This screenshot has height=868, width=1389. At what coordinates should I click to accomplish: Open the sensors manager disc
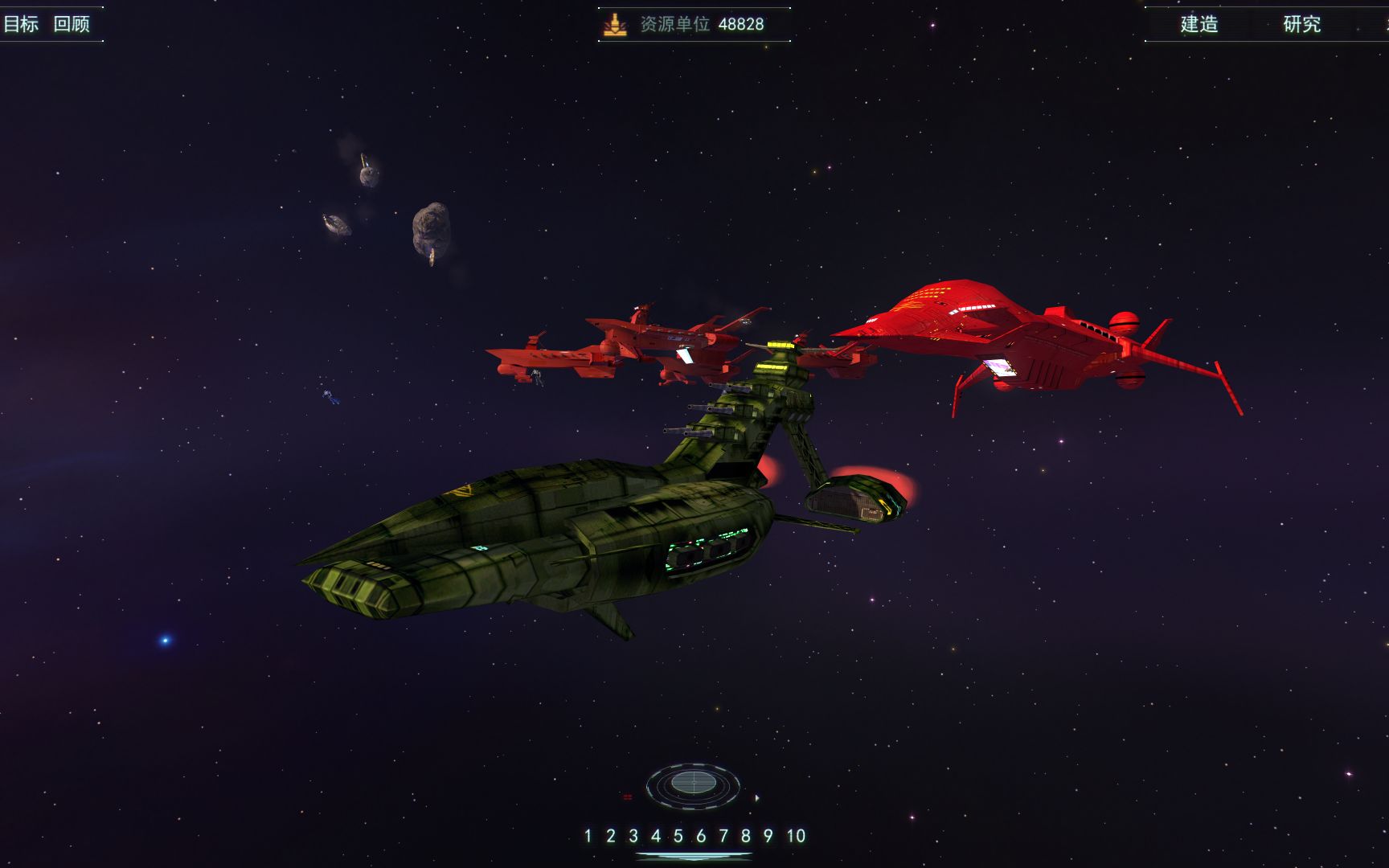click(x=693, y=783)
